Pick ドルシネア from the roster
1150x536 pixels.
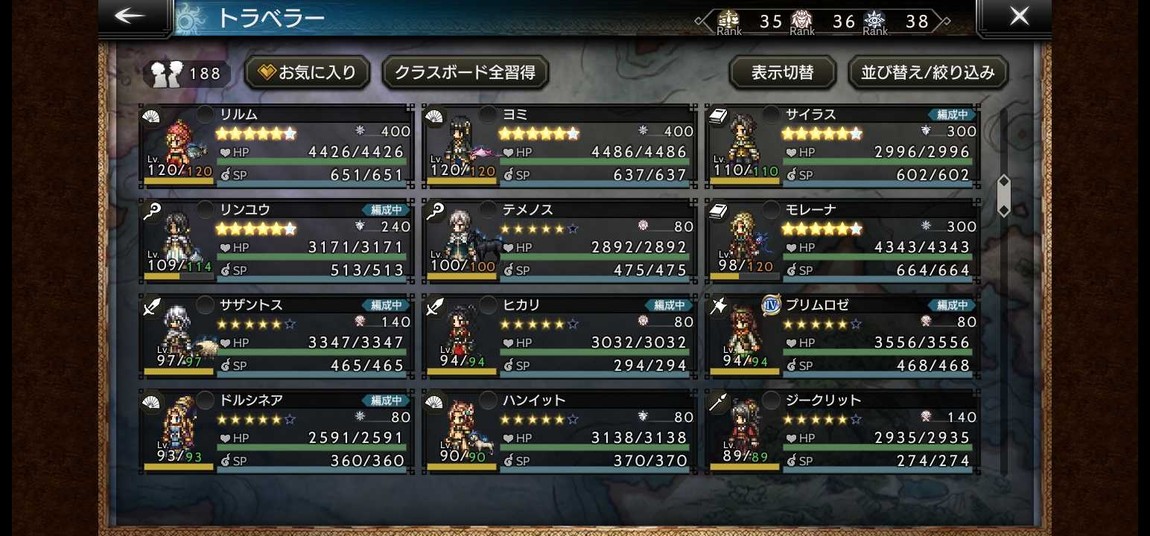(x=277, y=432)
